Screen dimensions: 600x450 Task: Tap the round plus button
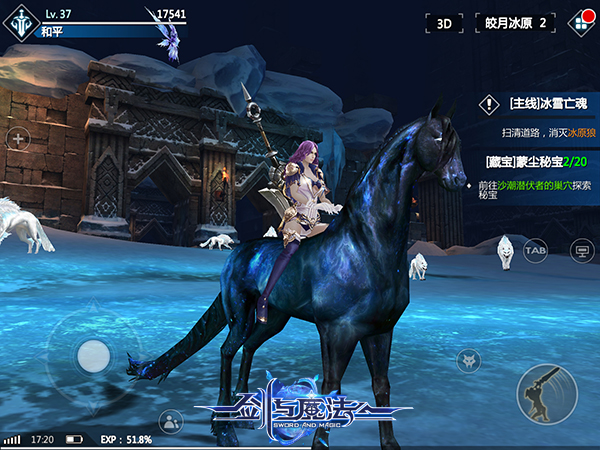[x=18, y=139]
